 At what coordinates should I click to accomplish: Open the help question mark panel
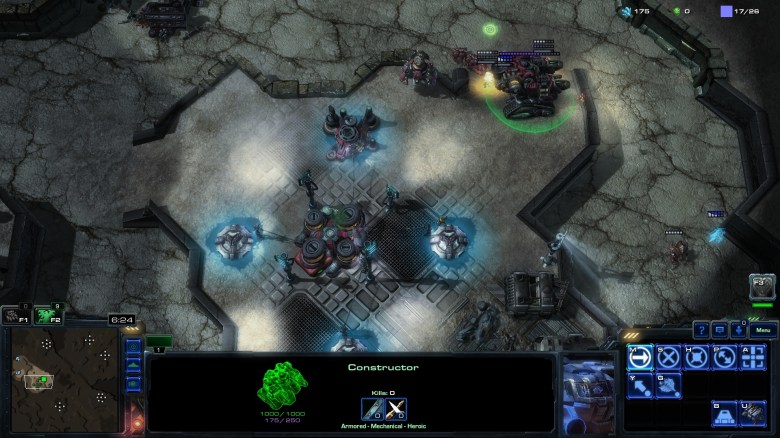point(702,330)
